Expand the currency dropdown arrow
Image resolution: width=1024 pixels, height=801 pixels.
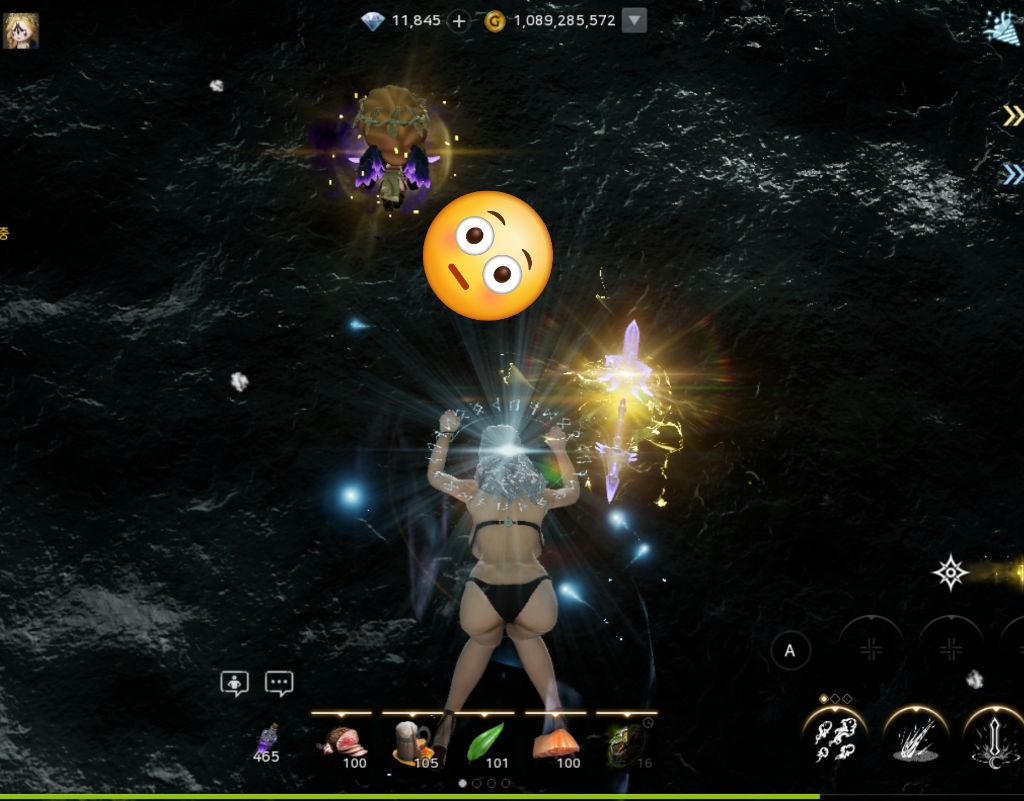[x=634, y=21]
